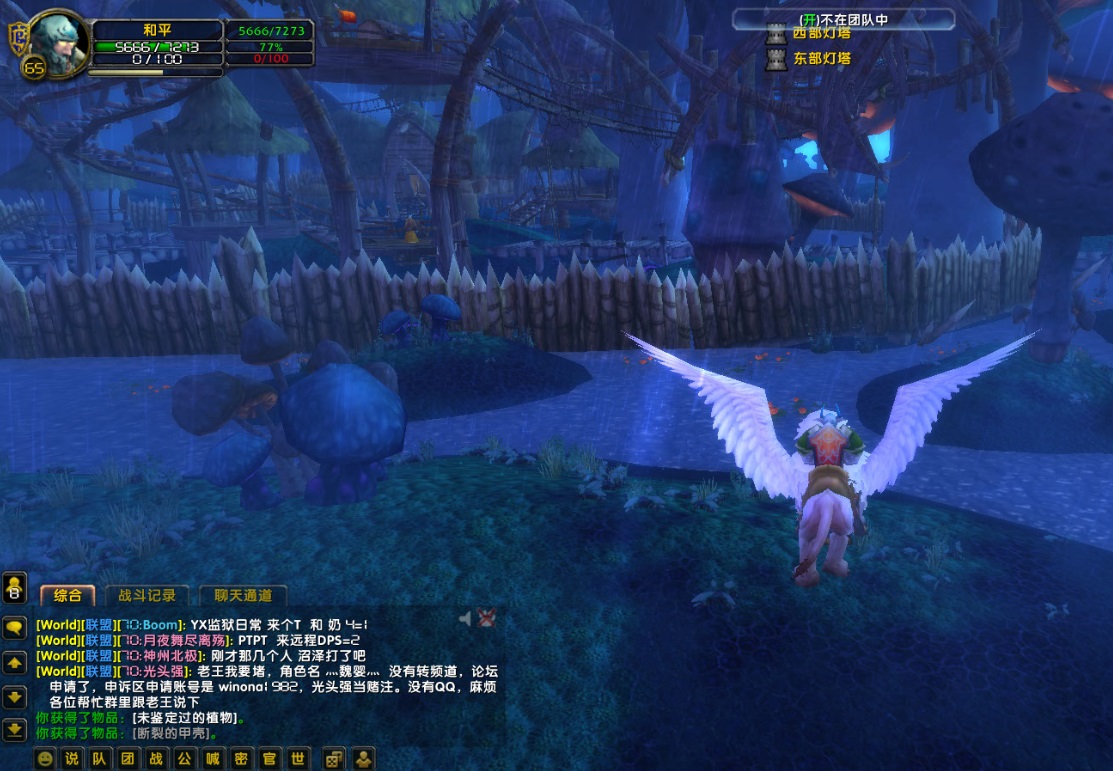Click the chat up arrow button
Image resolution: width=1113 pixels, height=771 pixels.
point(15,662)
